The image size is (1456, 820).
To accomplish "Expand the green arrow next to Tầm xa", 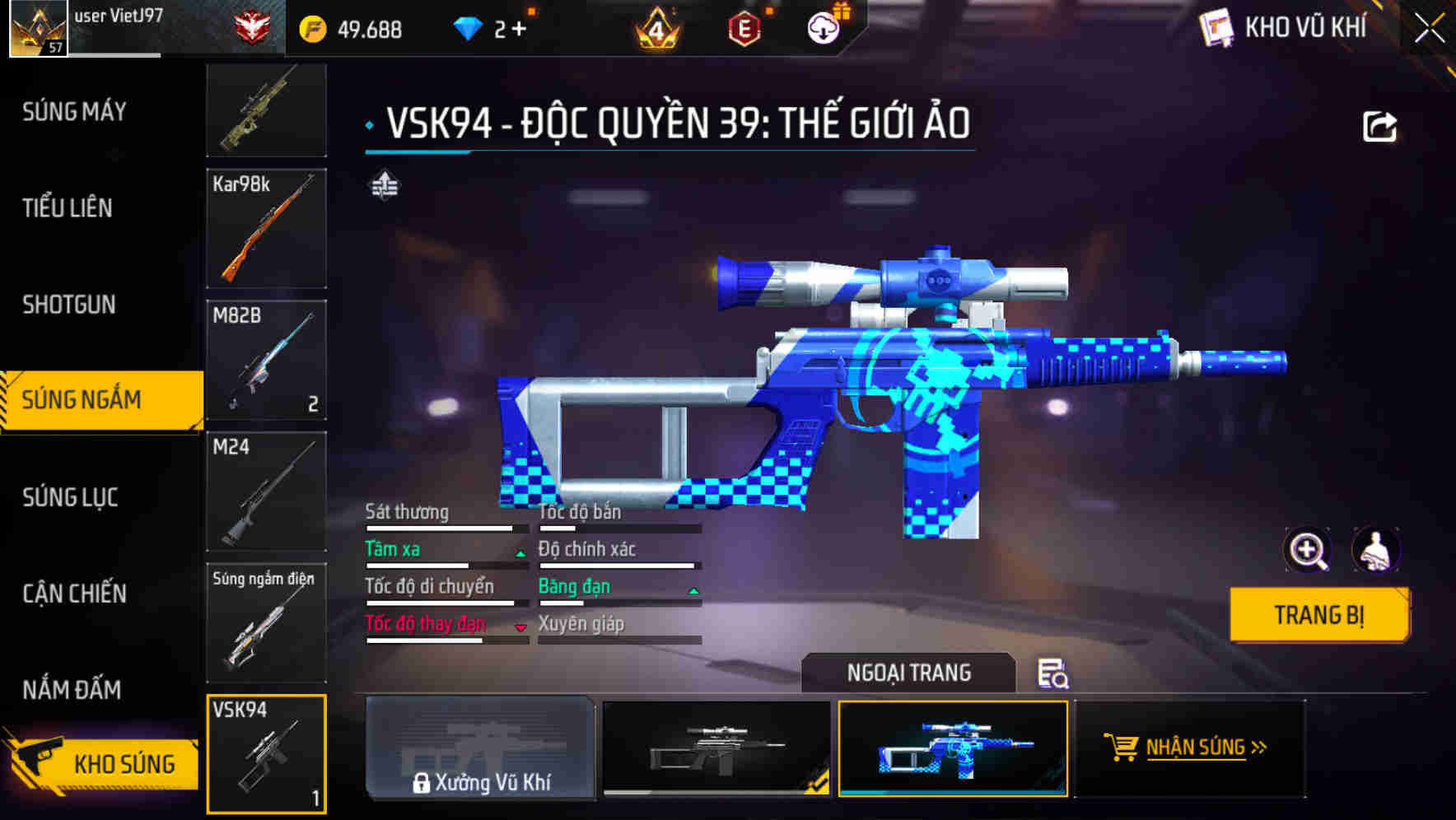I will pos(520,553).
